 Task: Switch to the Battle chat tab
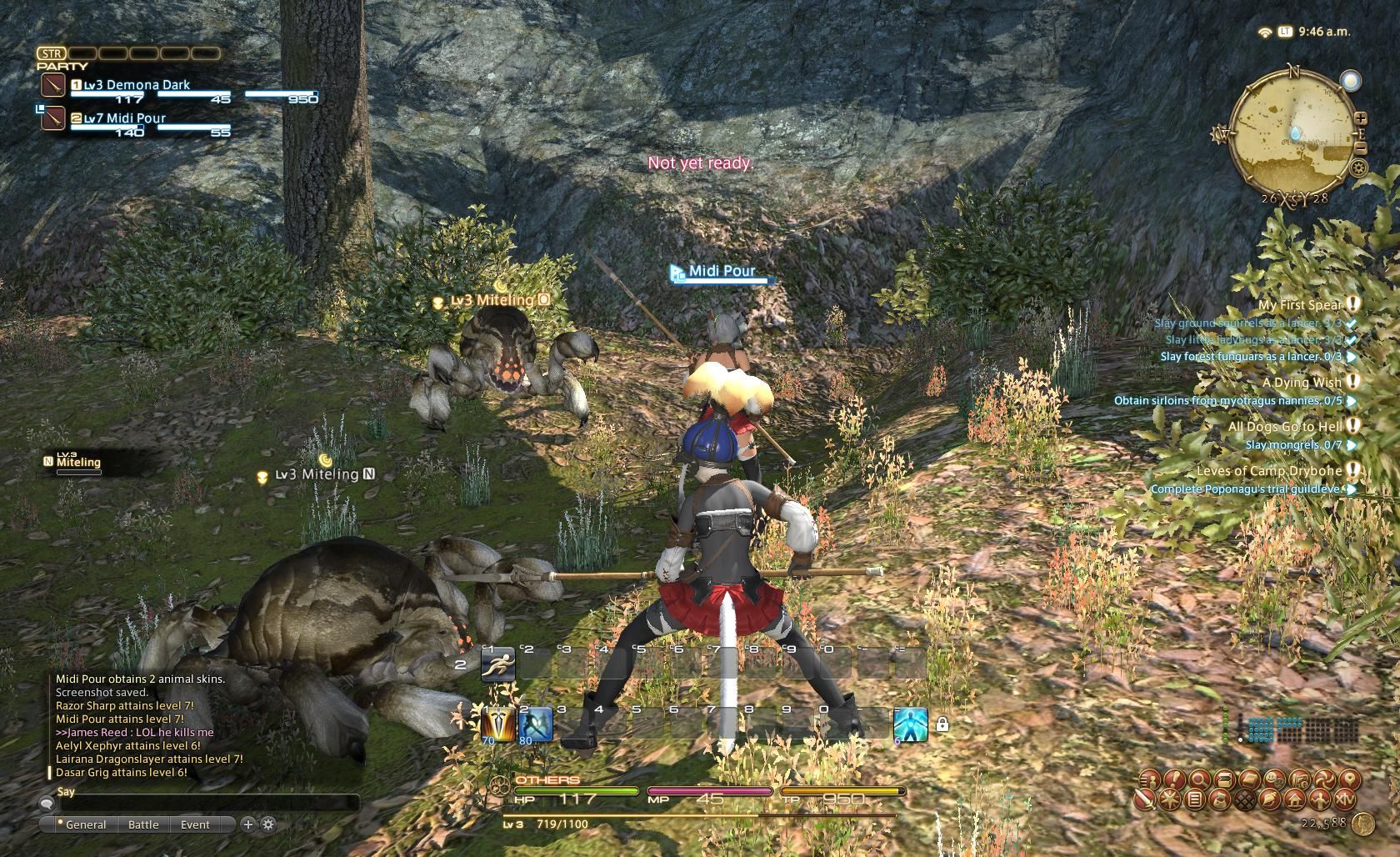143,824
